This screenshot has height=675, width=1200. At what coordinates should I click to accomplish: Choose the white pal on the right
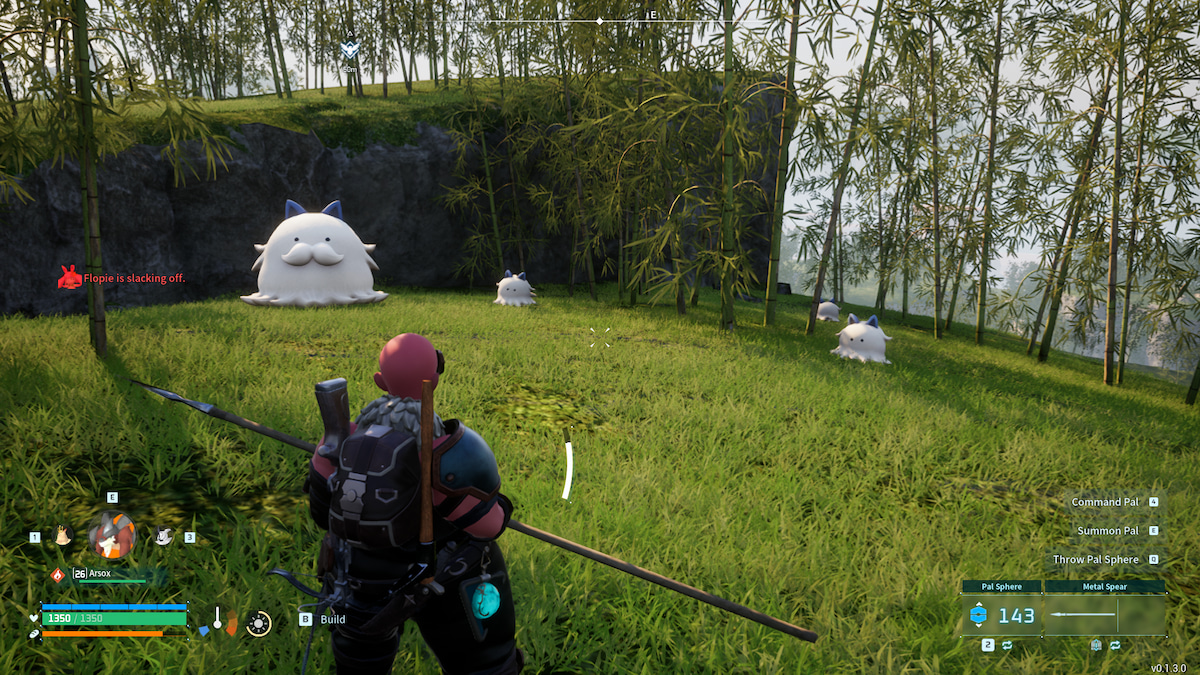[163, 536]
